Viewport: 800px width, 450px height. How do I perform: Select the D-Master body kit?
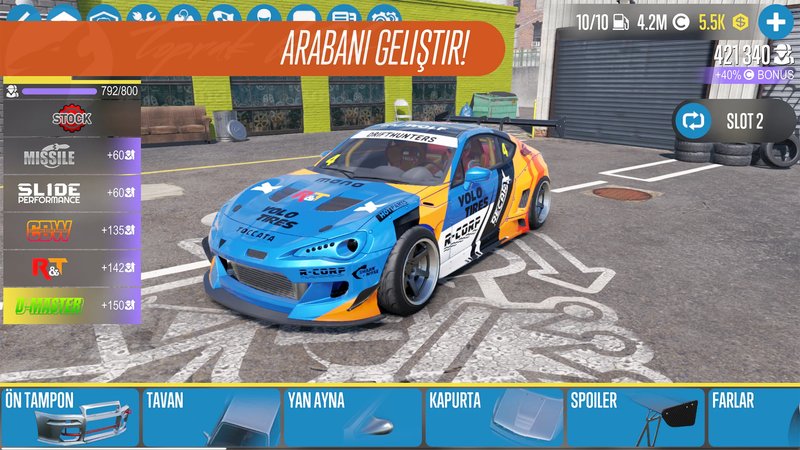71,305
